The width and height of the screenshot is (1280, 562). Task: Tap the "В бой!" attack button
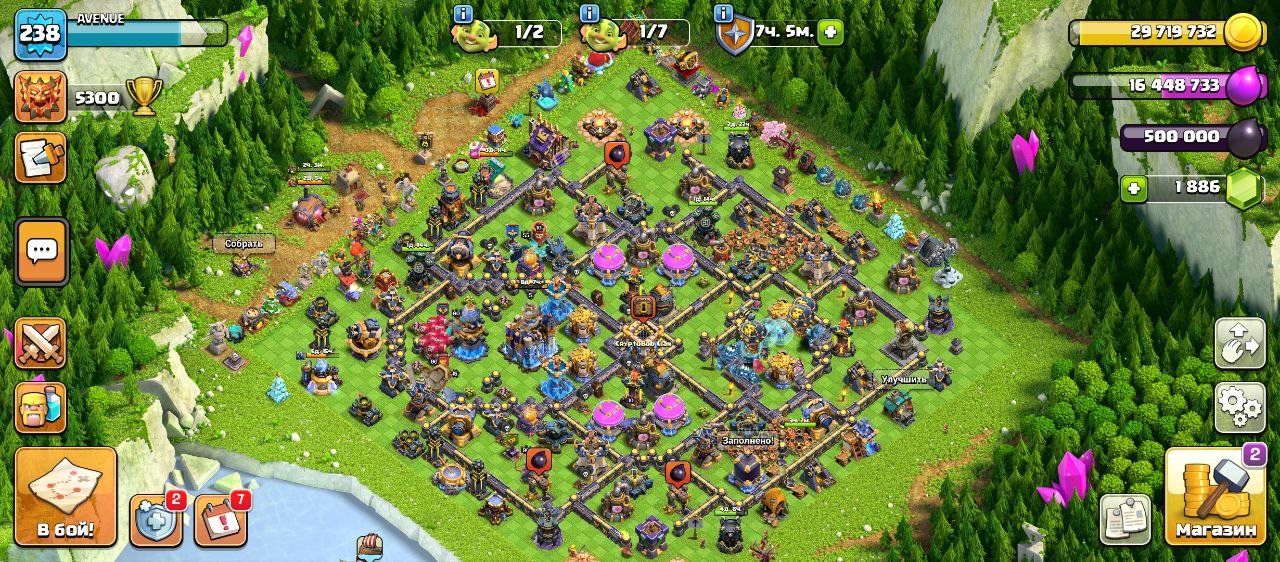66,496
